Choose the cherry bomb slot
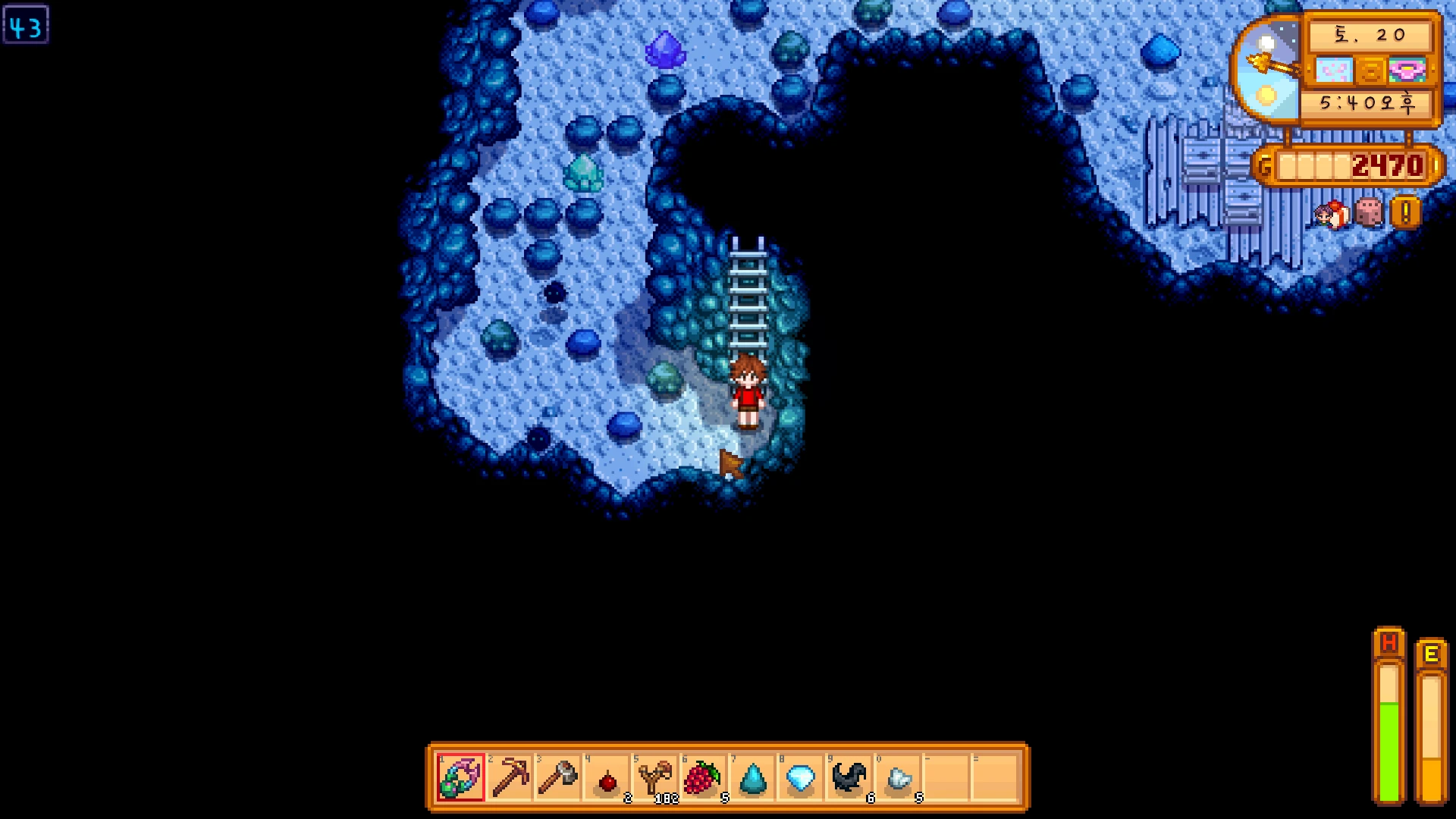Viewport: 1456px width, 819px height. click(607, 779)
